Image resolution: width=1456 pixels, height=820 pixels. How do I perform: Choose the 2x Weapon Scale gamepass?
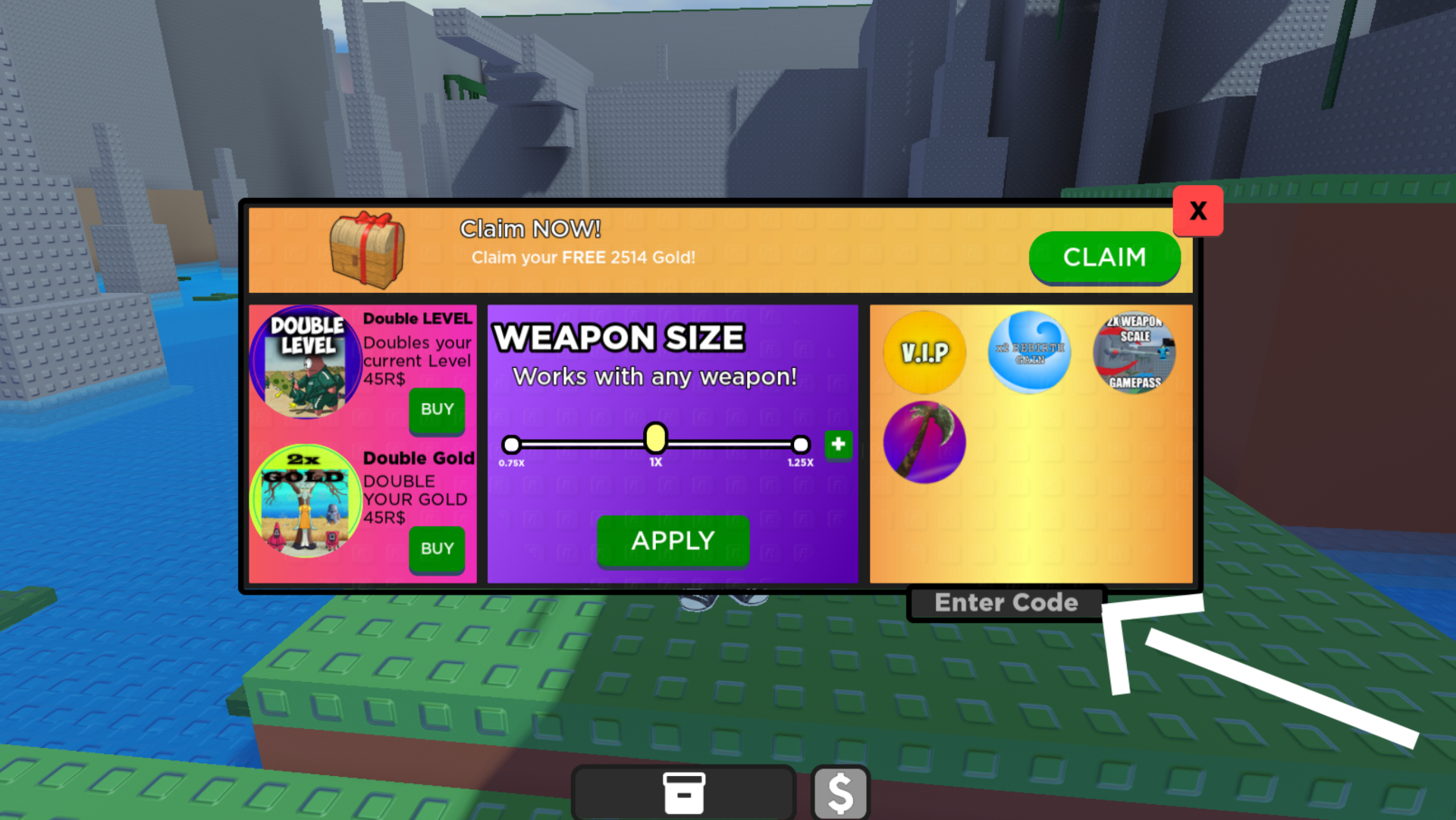[x=1134, y=352]
